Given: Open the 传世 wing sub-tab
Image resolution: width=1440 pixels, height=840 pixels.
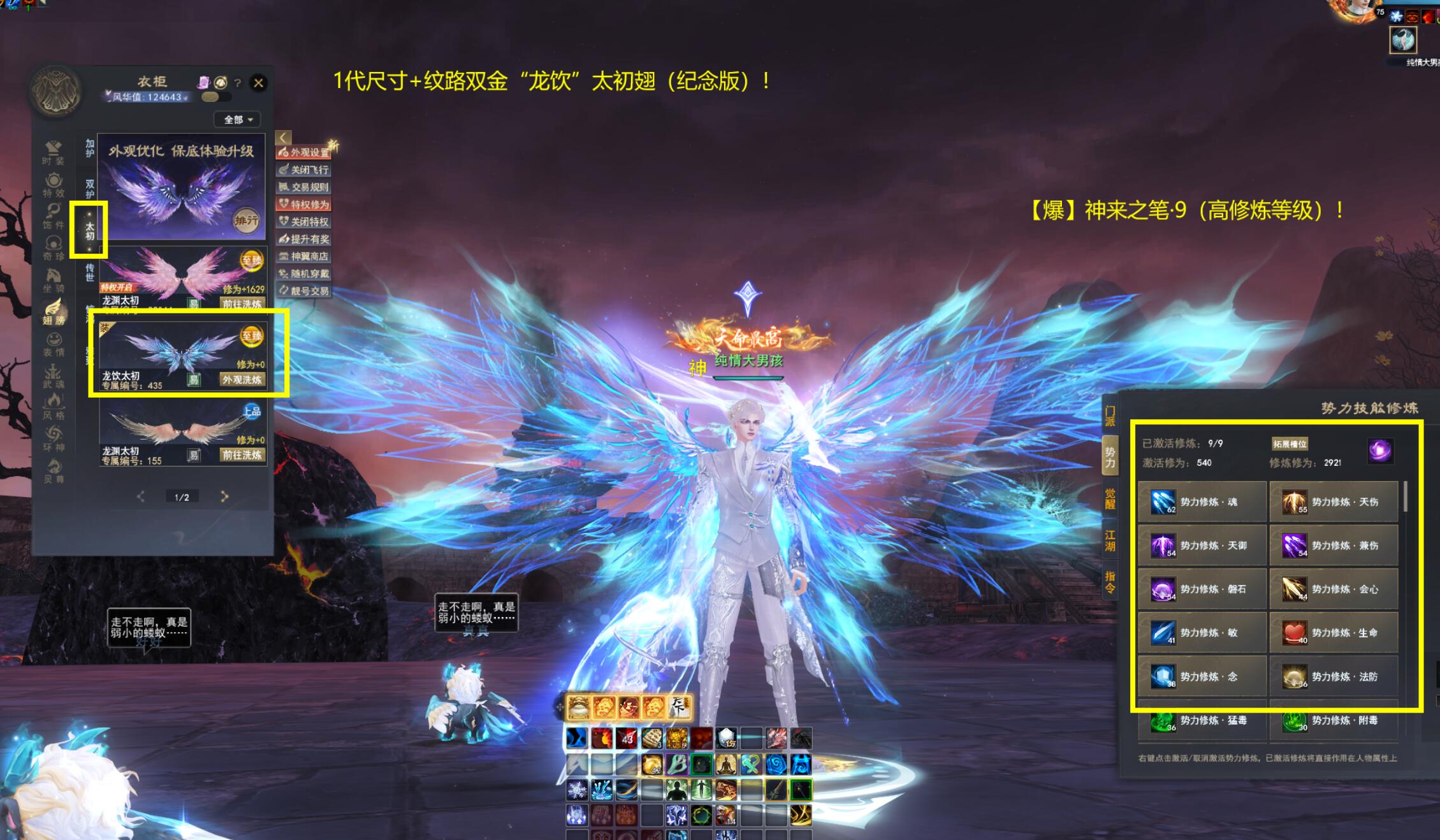Looking at the screenshot, I should (x=90, y=272).
